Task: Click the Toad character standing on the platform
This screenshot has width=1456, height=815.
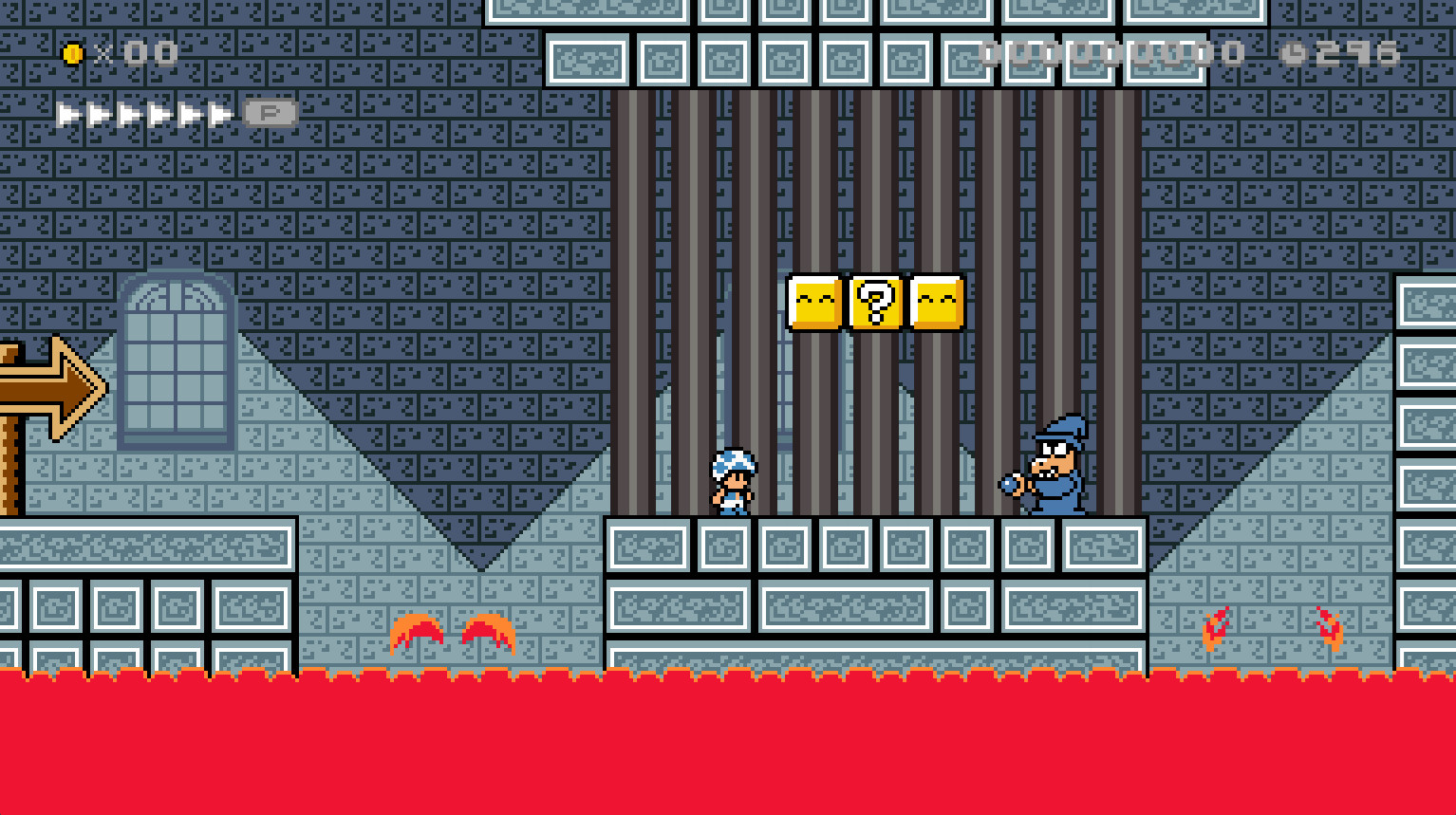Action: click(733, 479)
